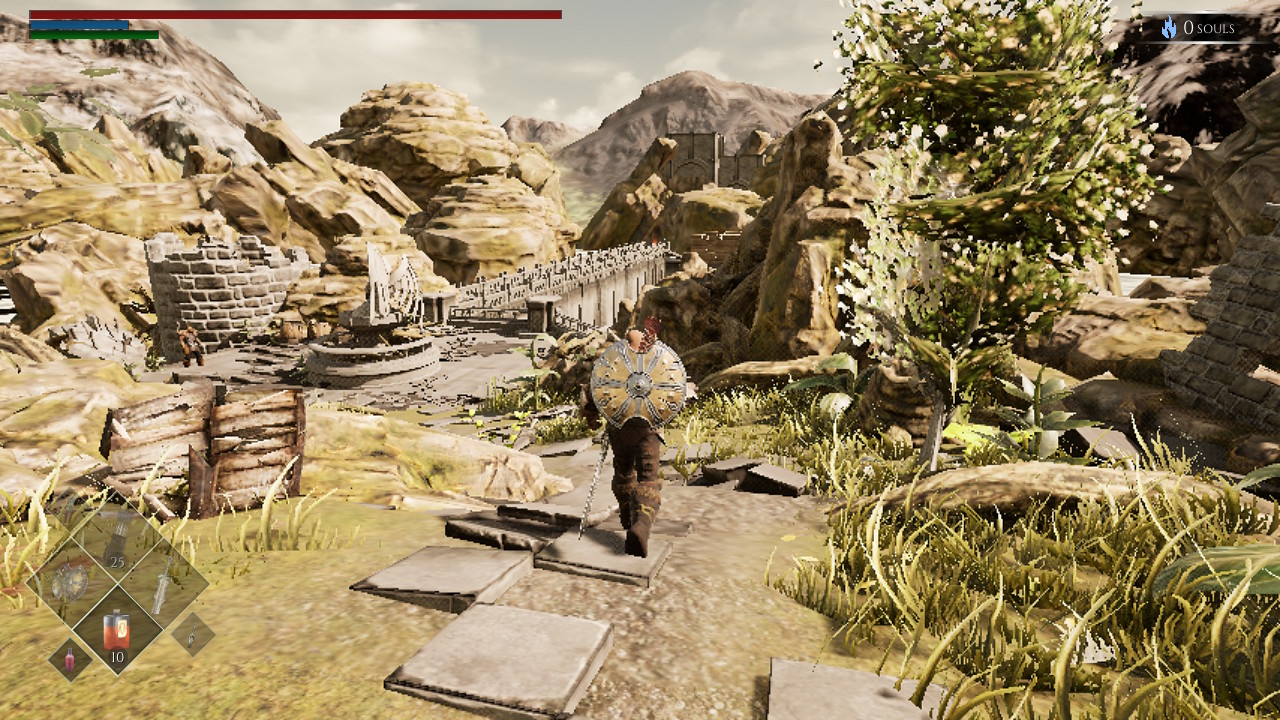Click the blue soul flame icon

coord(1168,27)
